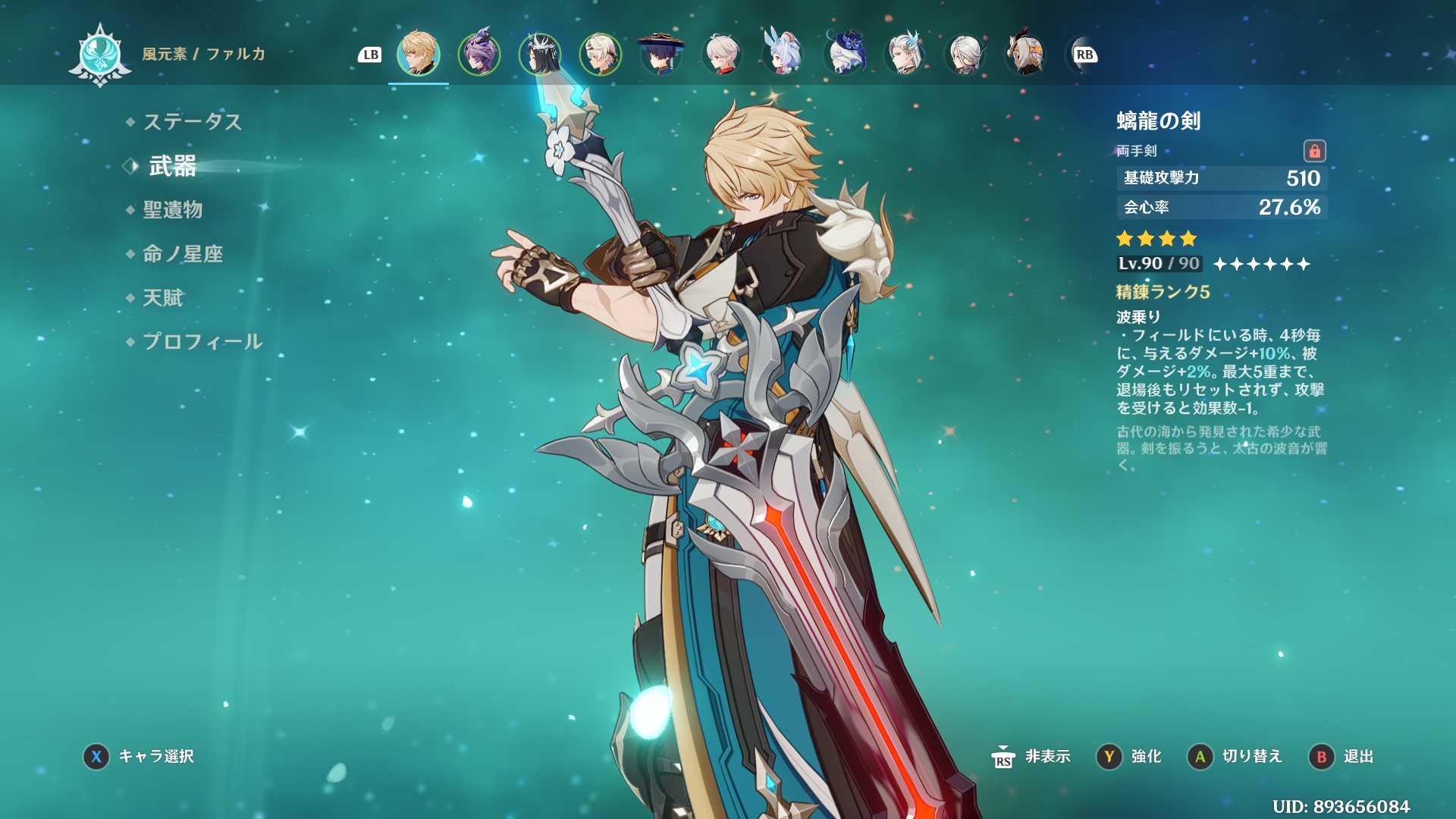Viewport: 1456px width, 819px height.
Task: Open キャラ選択 (character select)
Action: (x=139, y=756)
